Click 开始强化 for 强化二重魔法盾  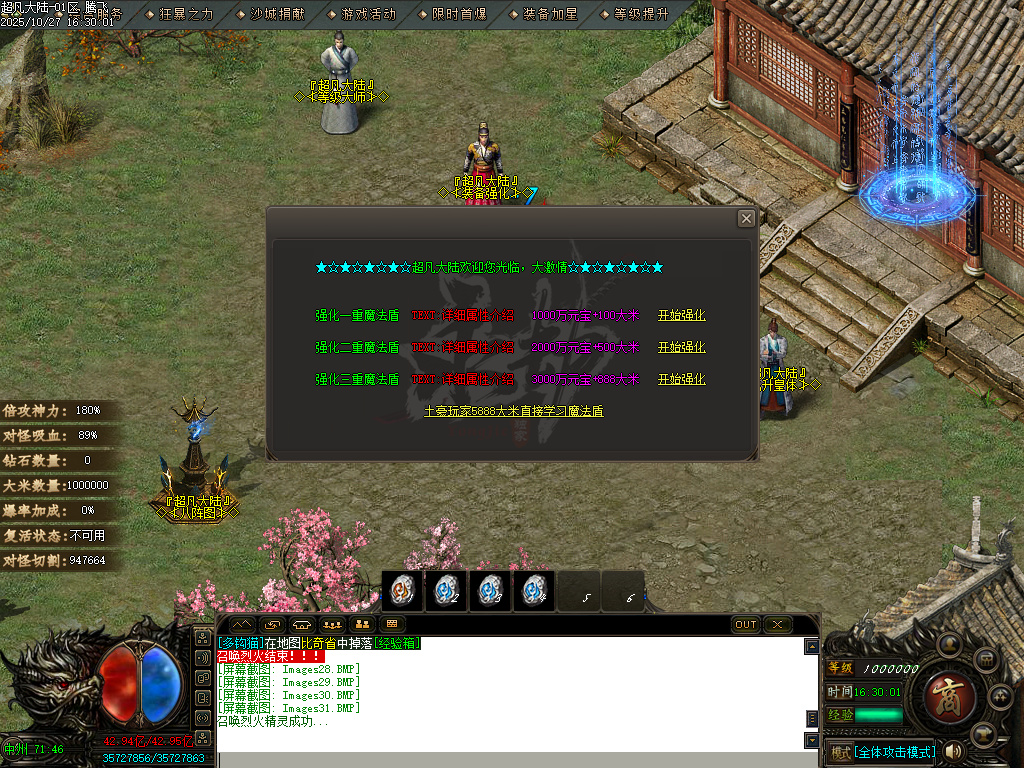point(681,348)
